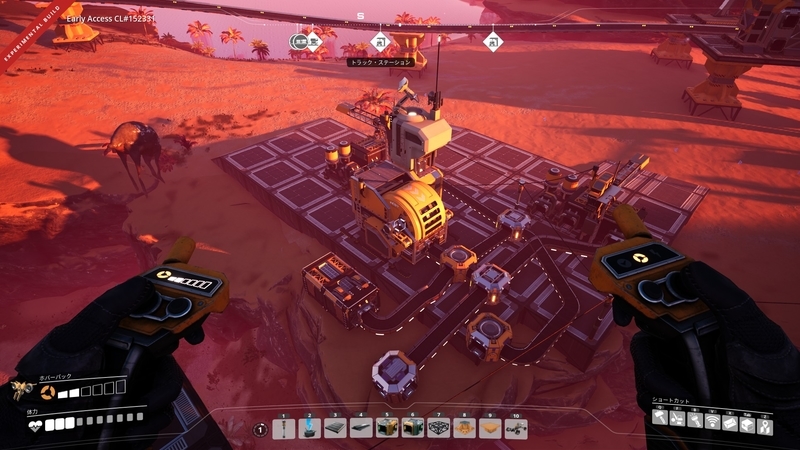Select the black lattice frame hotbar slot
Image resolution: width=800 pixels, height=450 pixels.
pyautogui.click(x=438, y=428)
